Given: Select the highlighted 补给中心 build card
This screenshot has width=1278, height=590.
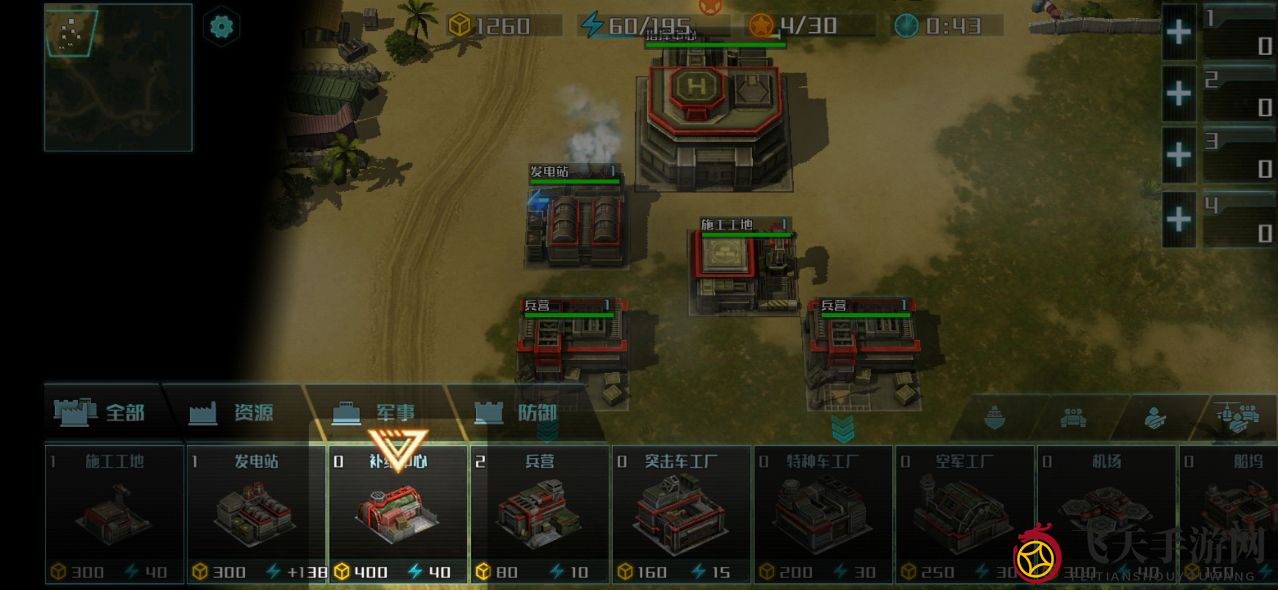Looking at the screenshot, I should [x=398, y=515].
